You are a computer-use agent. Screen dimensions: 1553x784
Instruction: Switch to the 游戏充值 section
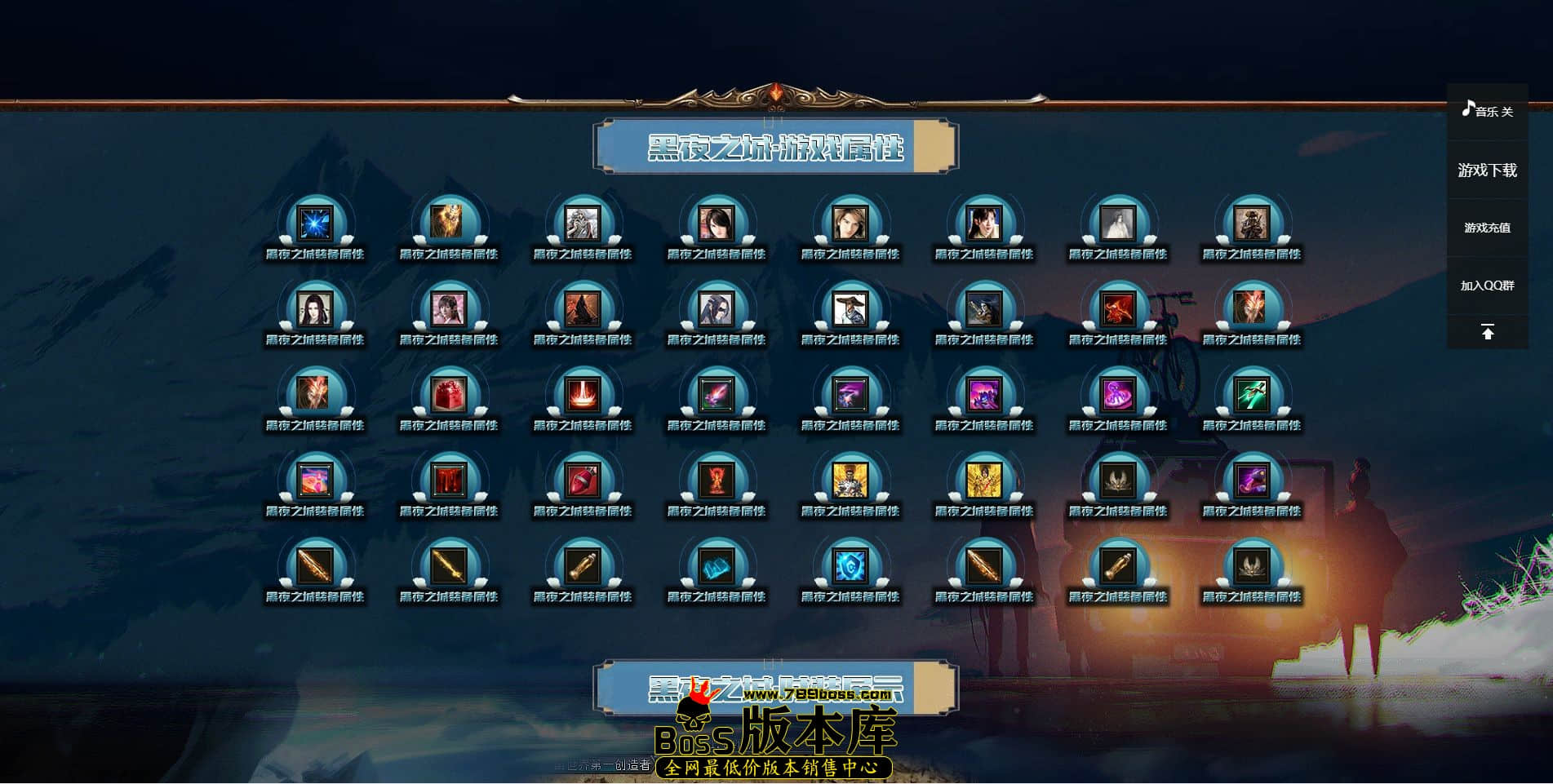tap(1487, 228)
